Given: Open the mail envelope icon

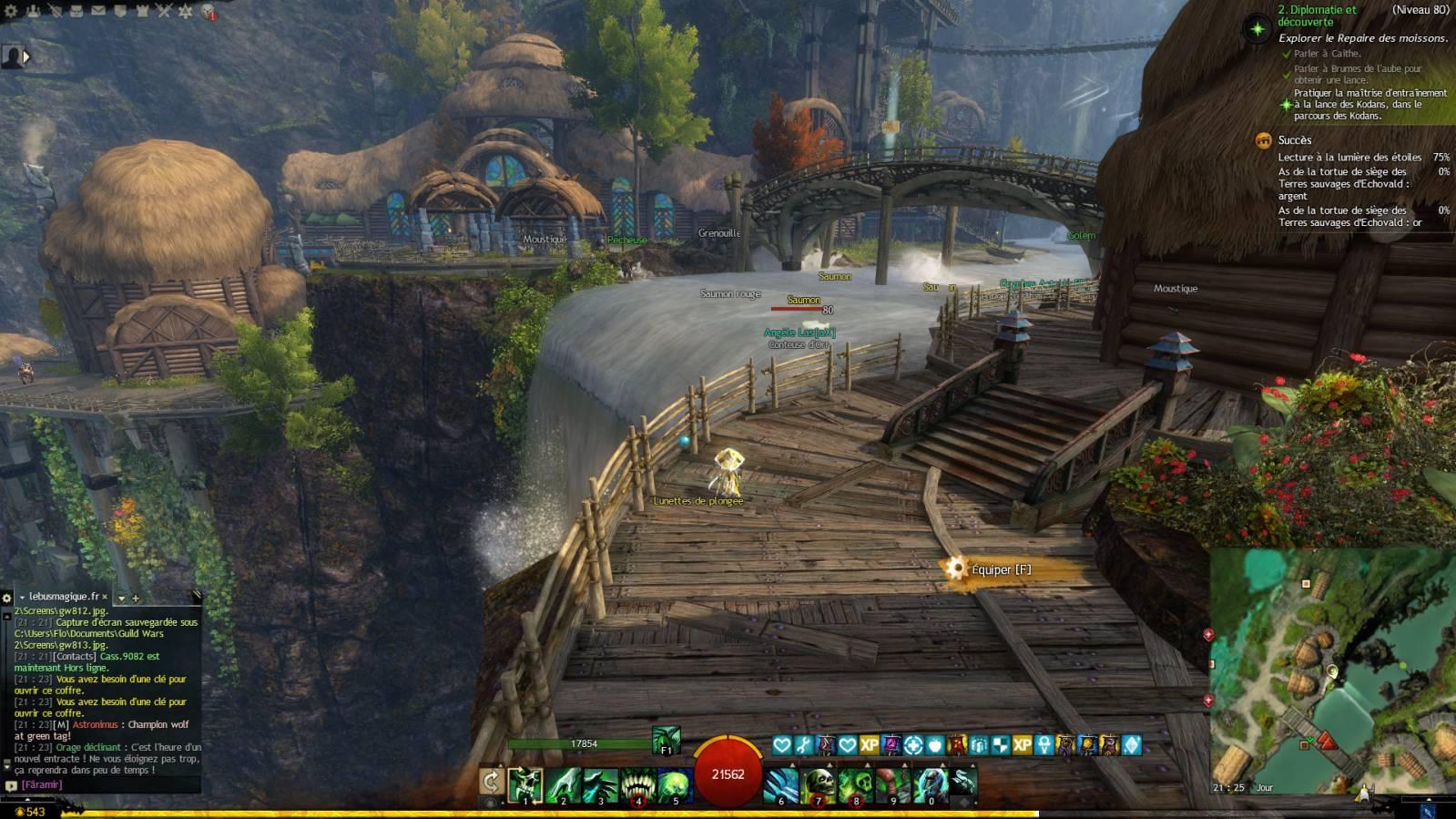Looking at the screenshot, I should [98, 11].
